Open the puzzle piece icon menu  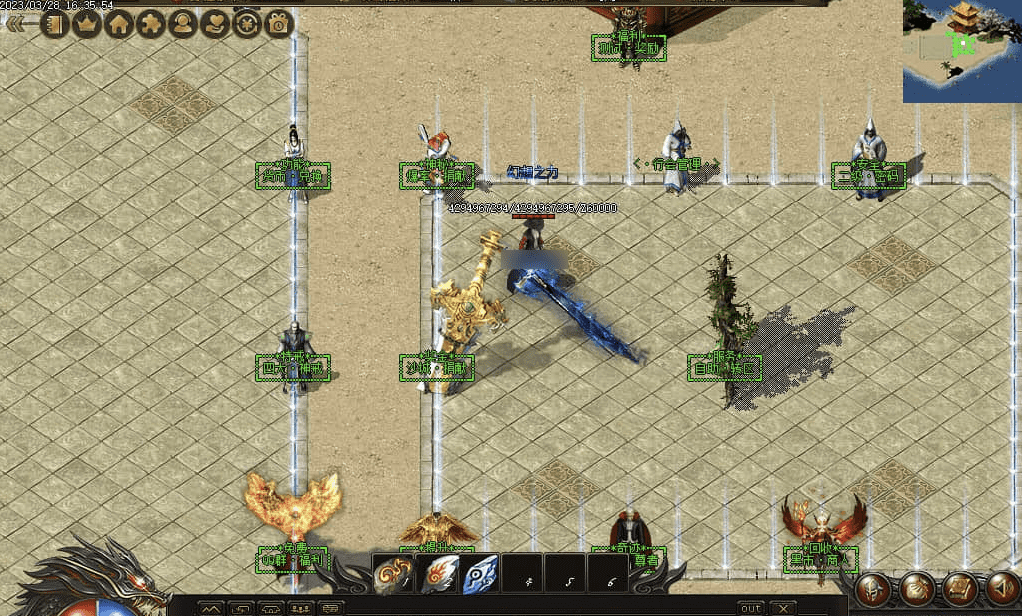point(150,24)
